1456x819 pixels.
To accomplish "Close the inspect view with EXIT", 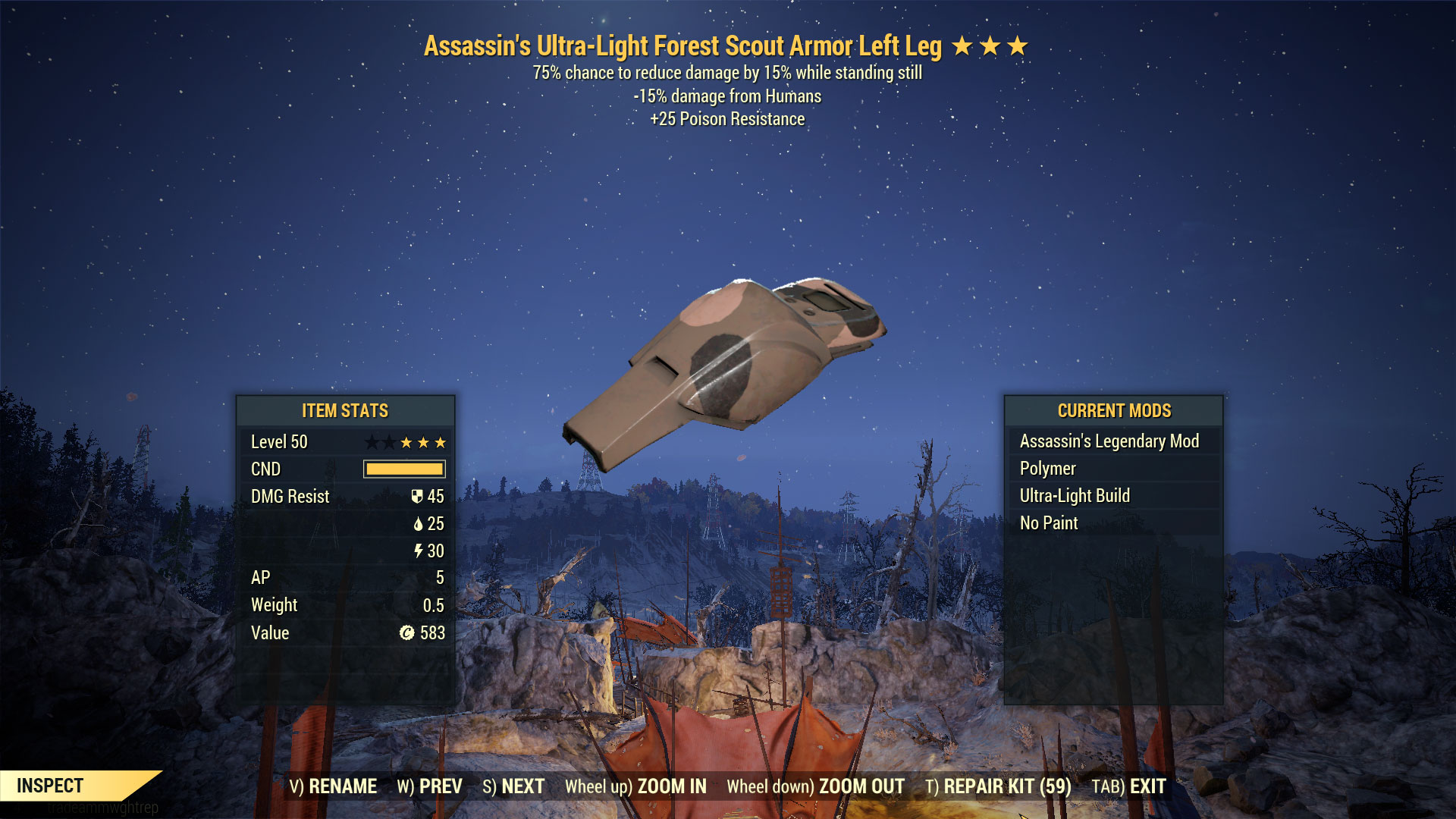I will point(1128,786).
